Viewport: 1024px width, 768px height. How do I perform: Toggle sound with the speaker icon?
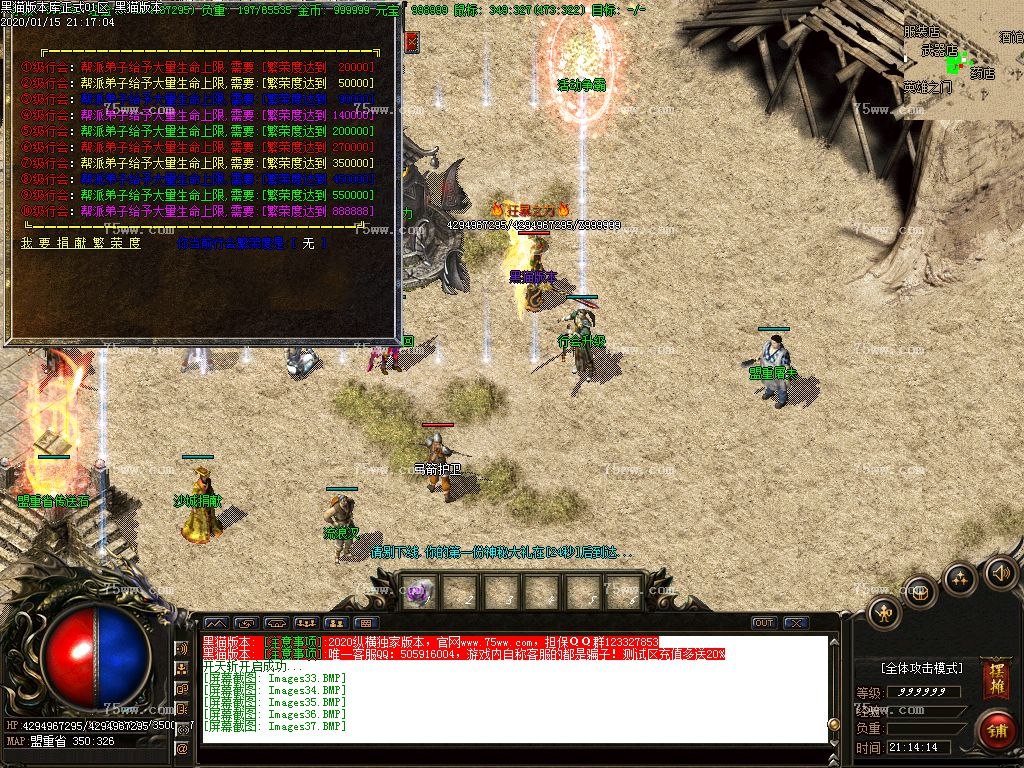1000,573
